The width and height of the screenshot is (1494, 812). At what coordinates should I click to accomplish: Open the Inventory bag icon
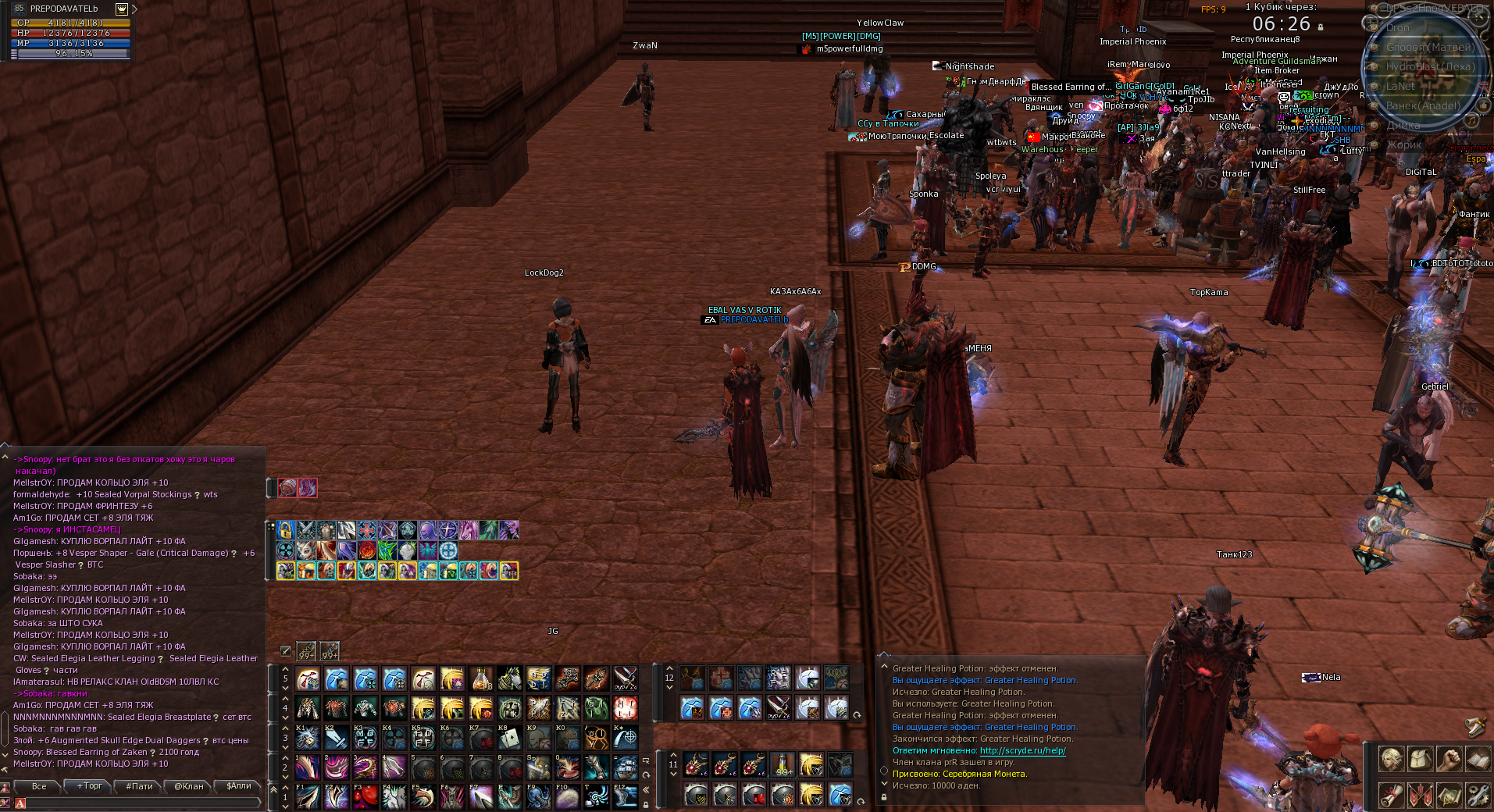pyautogui.click(x=1420, y=759)
